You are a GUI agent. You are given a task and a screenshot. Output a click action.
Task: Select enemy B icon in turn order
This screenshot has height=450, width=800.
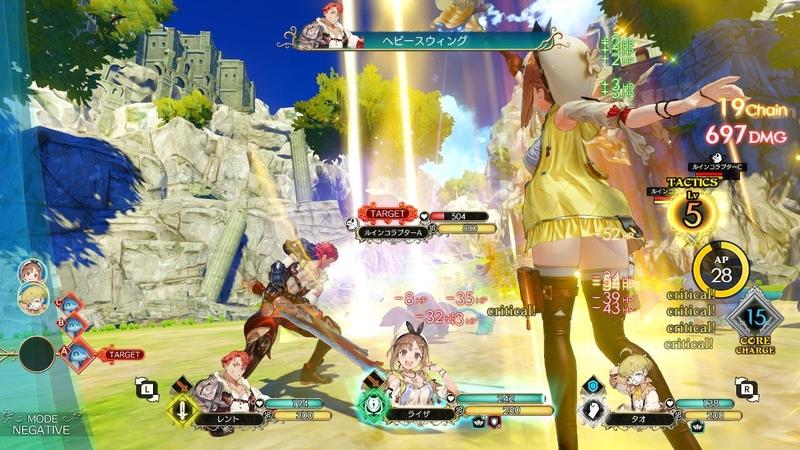coord(72,322)
